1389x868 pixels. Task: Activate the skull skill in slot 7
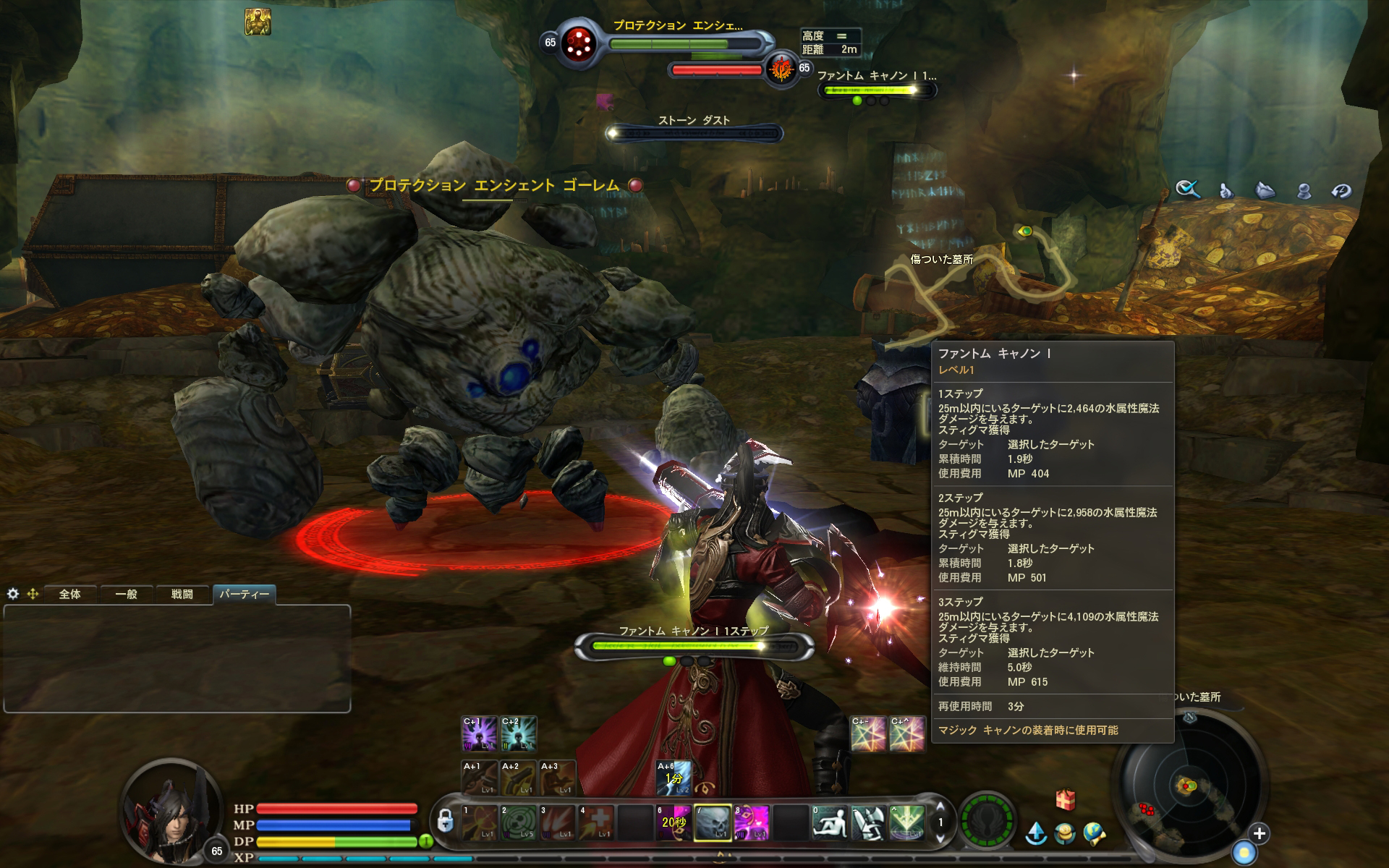pos(713,823)
